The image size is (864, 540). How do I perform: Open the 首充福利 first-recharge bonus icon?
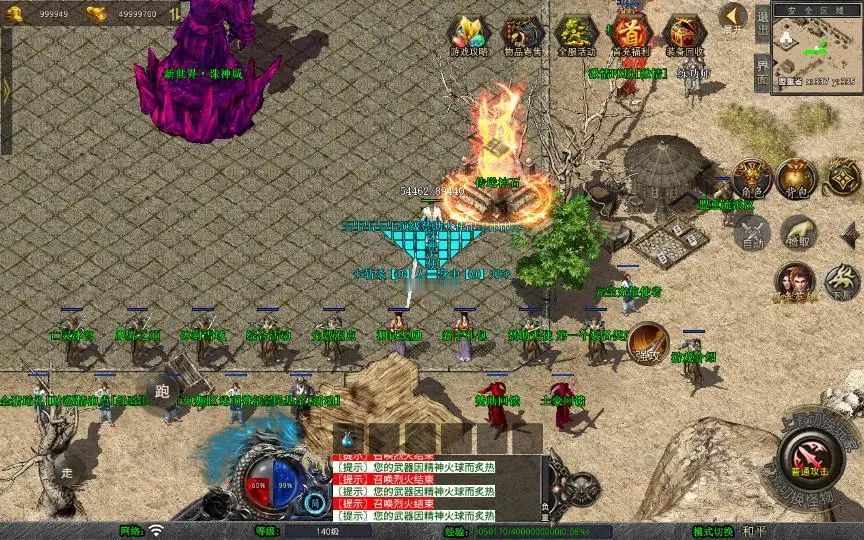(630, 35)
